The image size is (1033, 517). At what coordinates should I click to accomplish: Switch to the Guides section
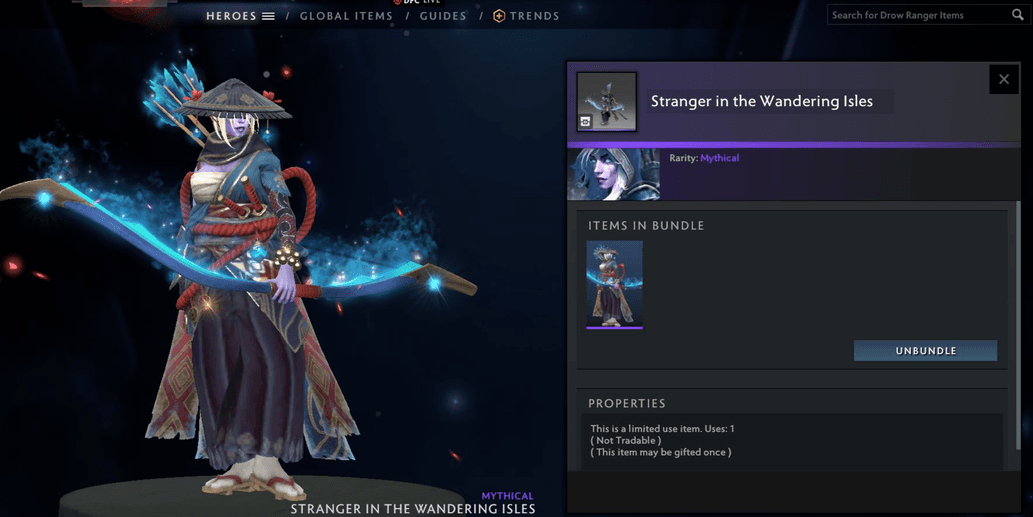pos(443,16)
